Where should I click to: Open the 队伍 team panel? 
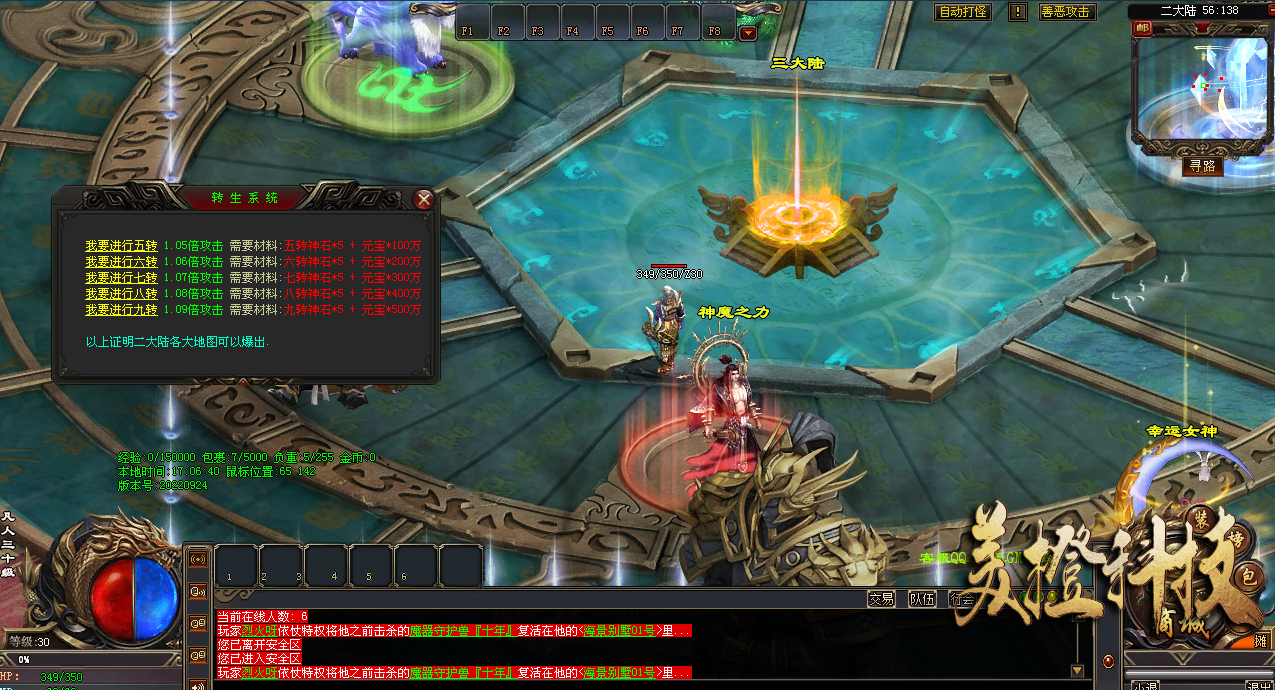(922, 599)
